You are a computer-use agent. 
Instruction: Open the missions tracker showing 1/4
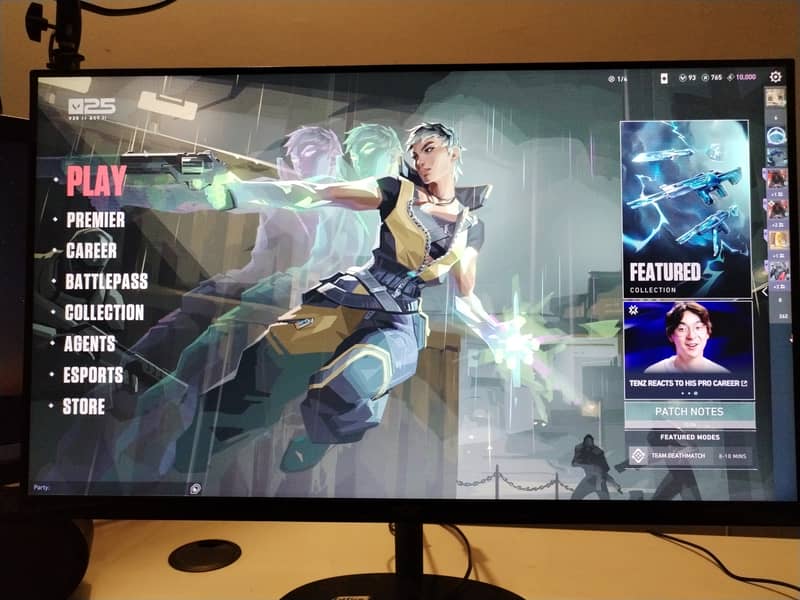coord(617,78)
